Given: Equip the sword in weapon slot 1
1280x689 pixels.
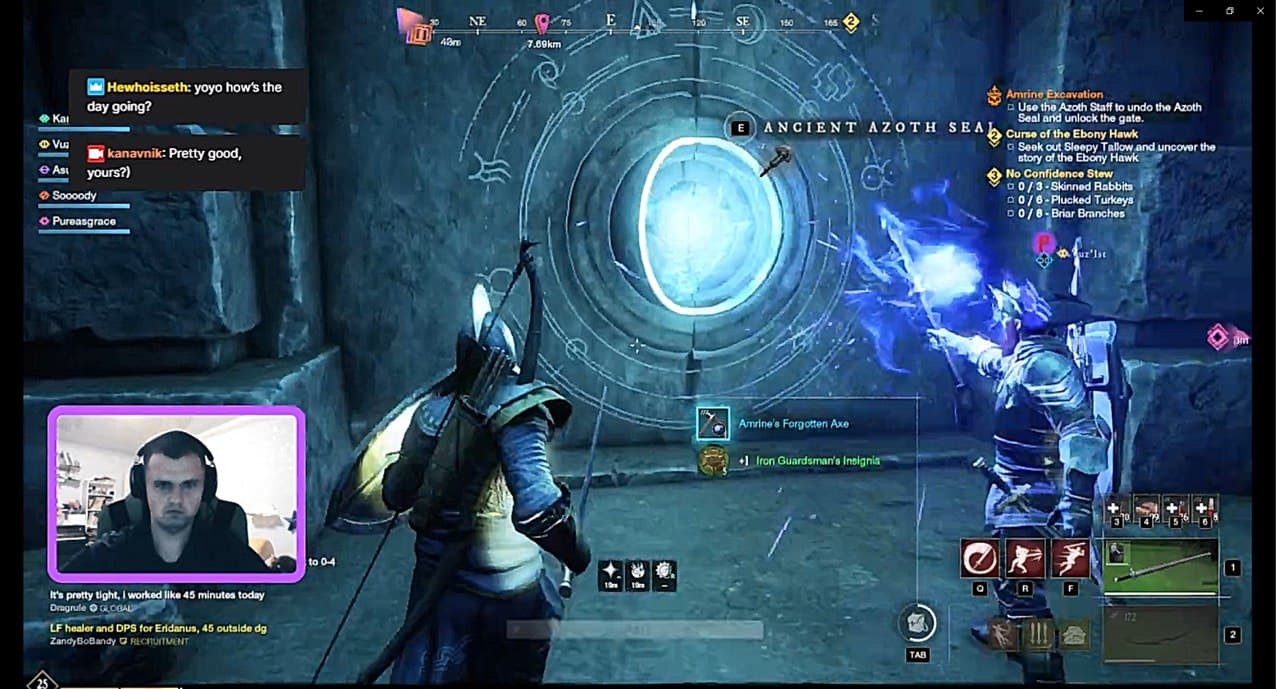Looking at the screenshot, I should coord(1160,567).
